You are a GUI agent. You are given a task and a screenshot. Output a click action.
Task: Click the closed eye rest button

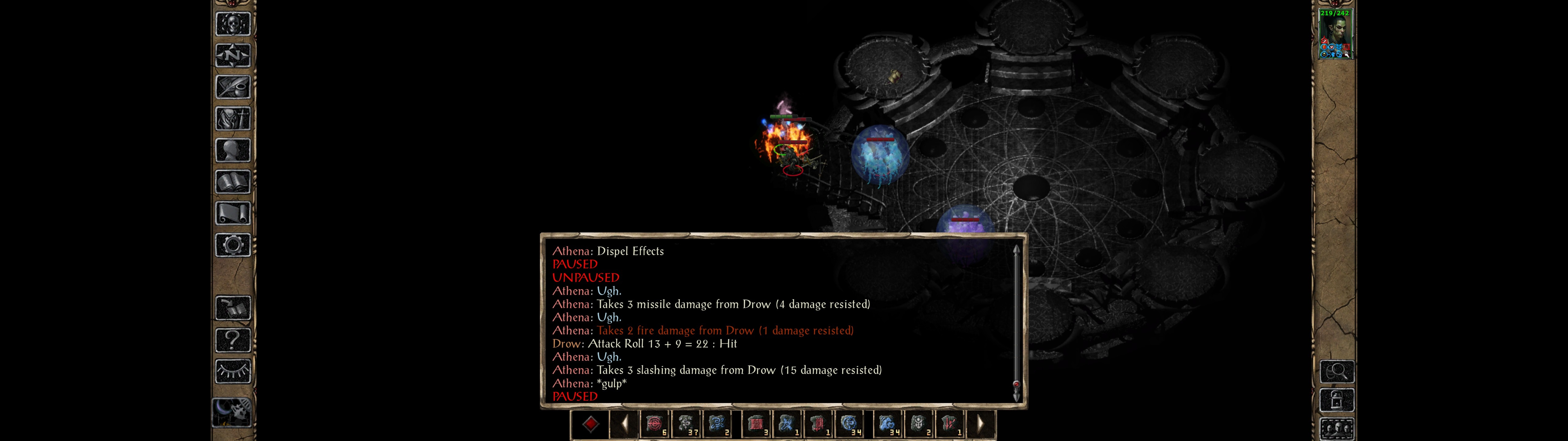[232, 371]
